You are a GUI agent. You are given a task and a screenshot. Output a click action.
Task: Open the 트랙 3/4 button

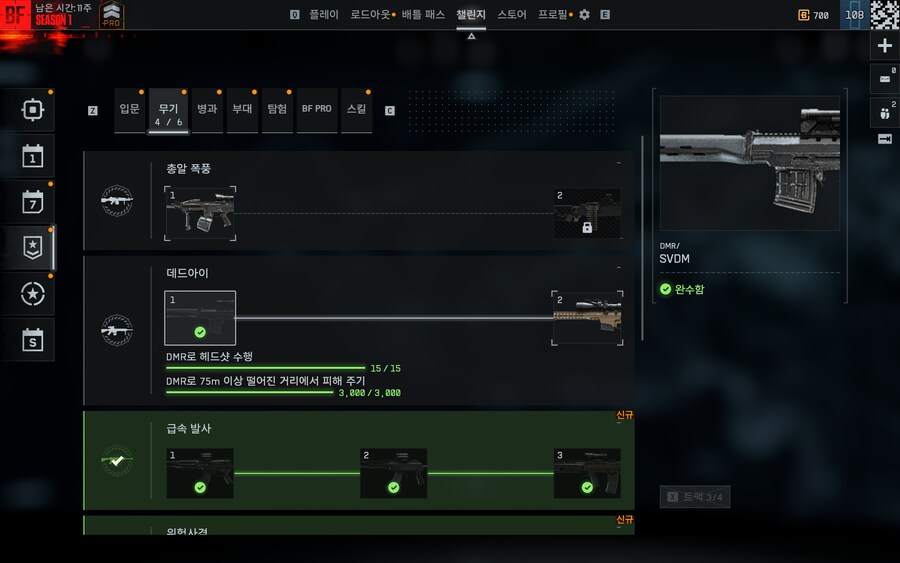point(694,496)
